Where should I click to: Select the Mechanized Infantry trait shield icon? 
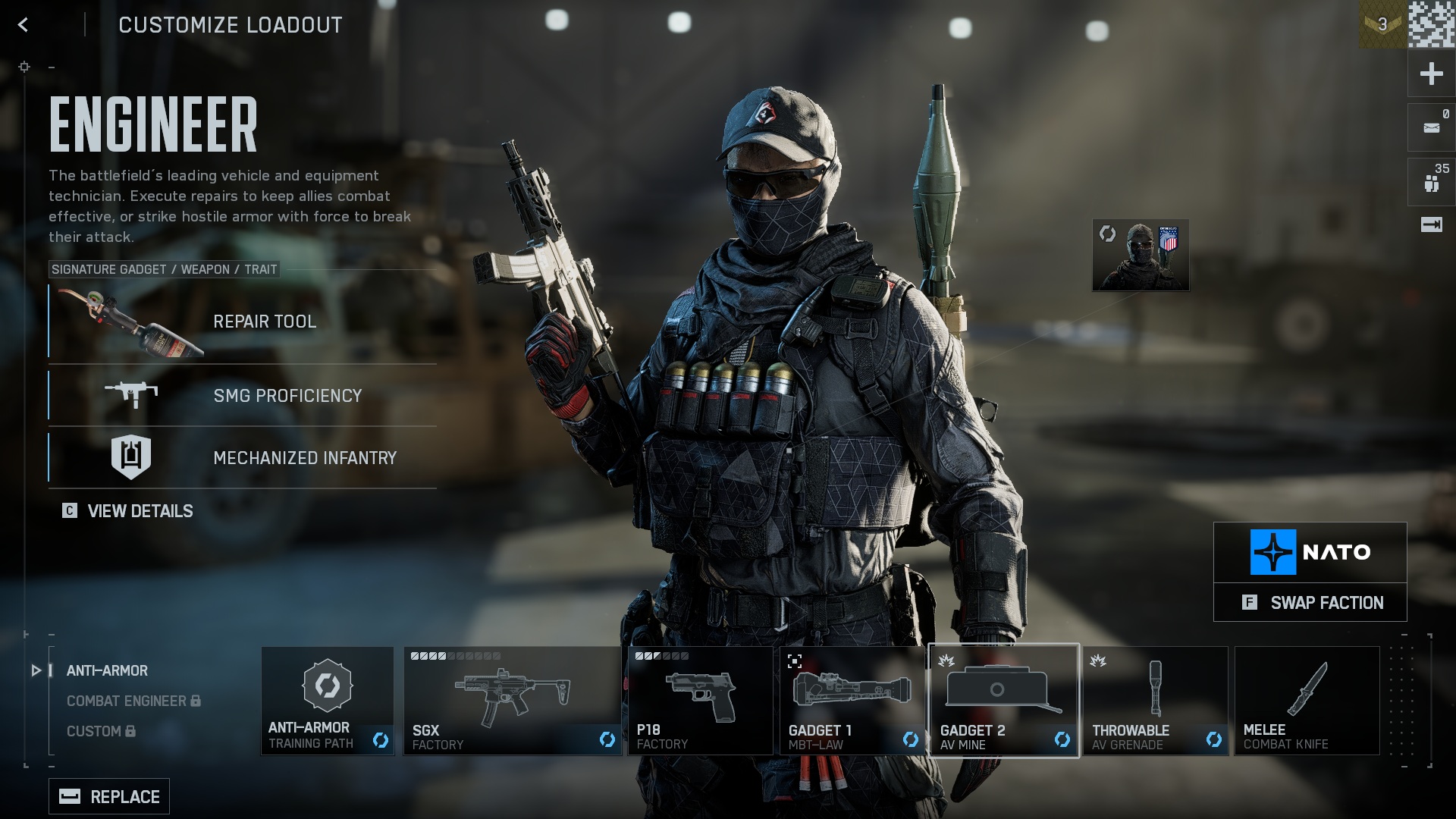point(131,456)
